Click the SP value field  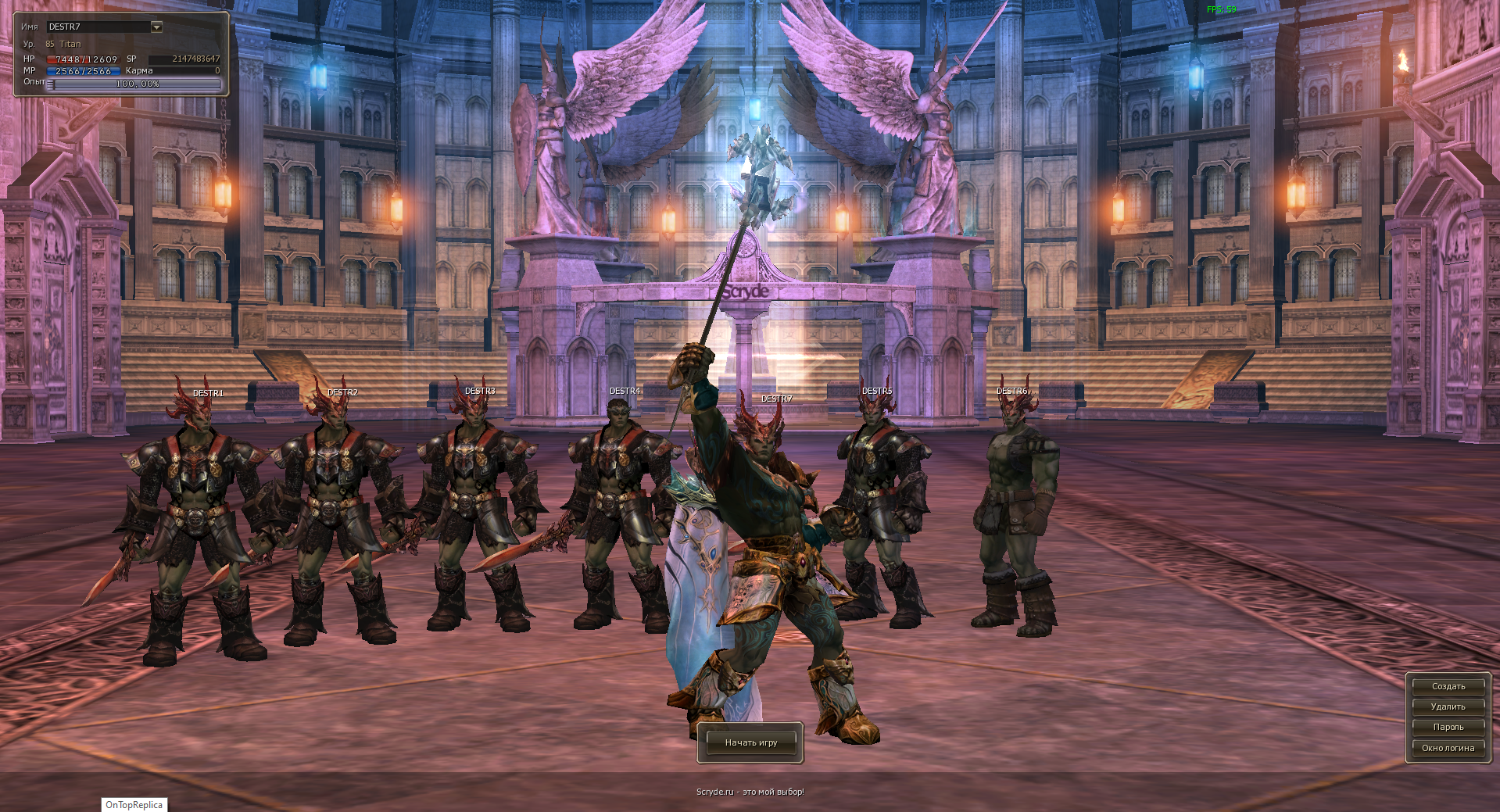(185, 59)
